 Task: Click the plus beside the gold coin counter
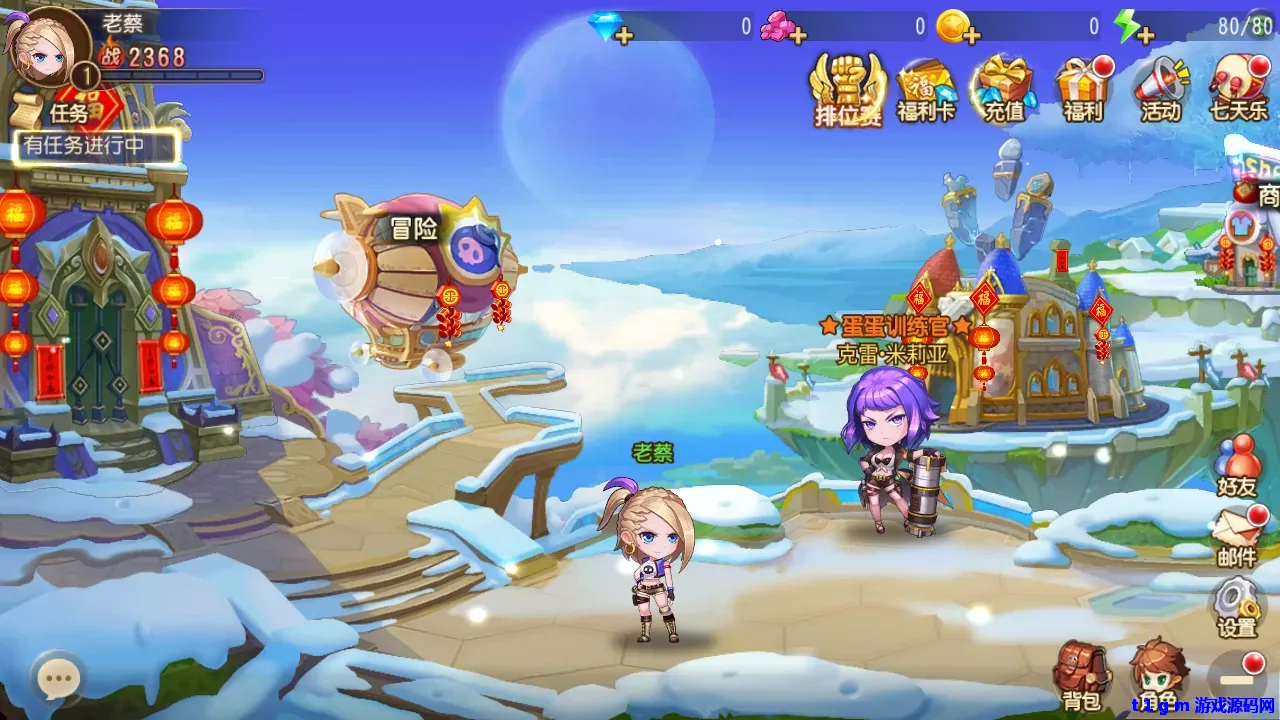tap(972, 33)
